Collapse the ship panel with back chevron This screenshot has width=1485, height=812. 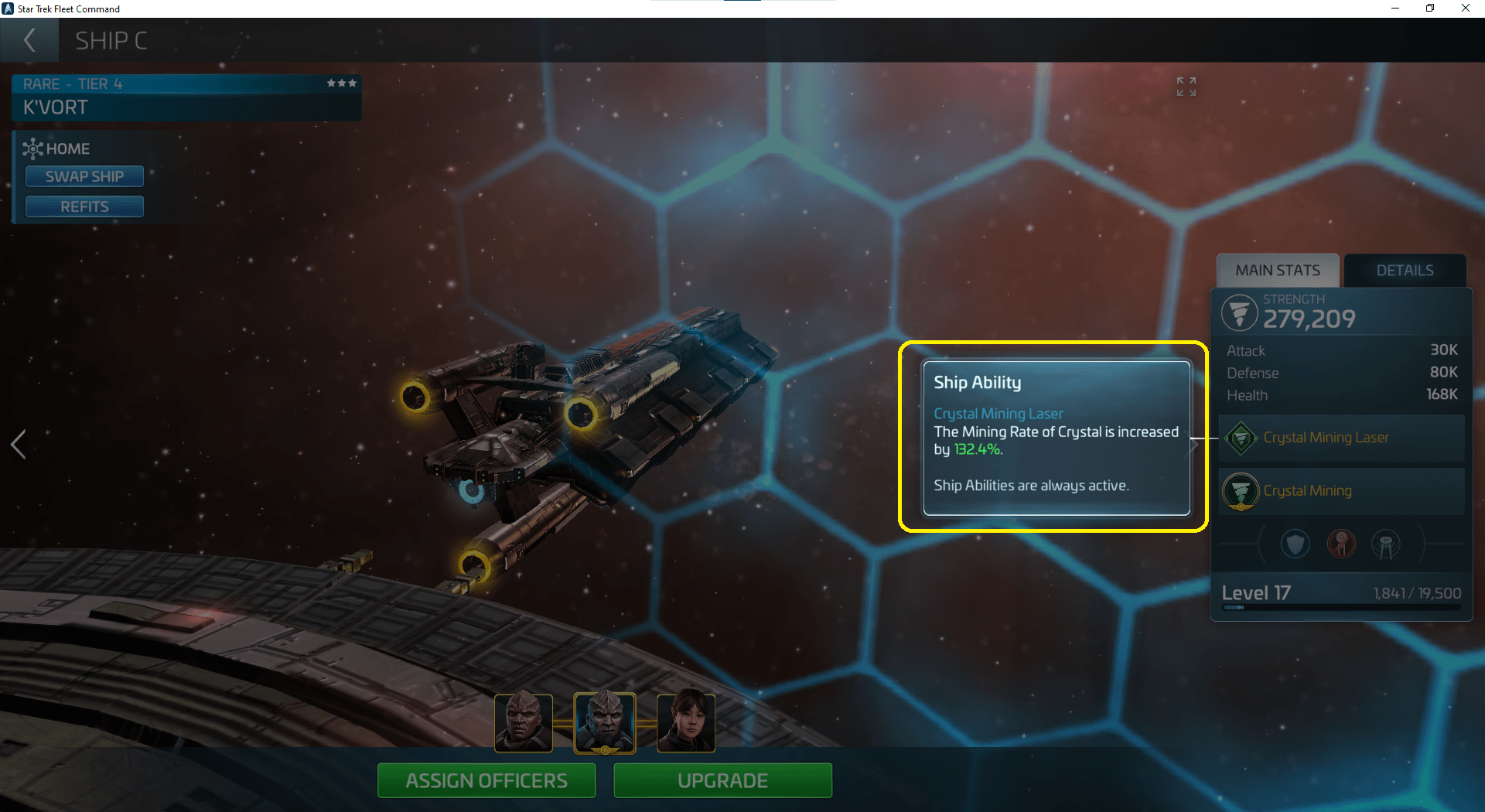[29, 40]
